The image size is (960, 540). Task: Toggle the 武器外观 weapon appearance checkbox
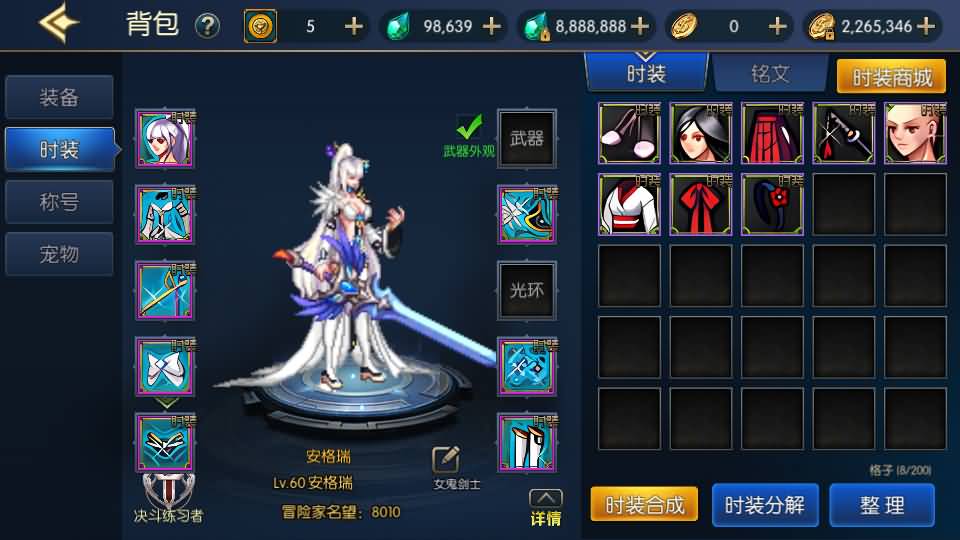pyautogui.click(x=469, y=127)
